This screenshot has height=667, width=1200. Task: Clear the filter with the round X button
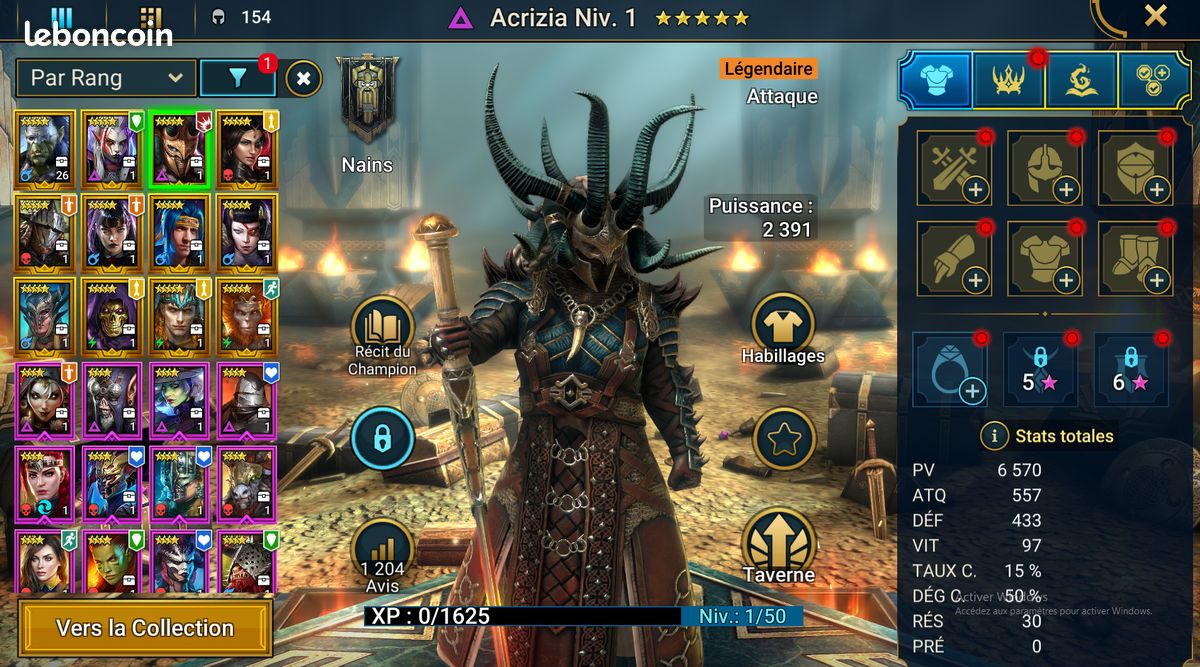coord(304,77)
